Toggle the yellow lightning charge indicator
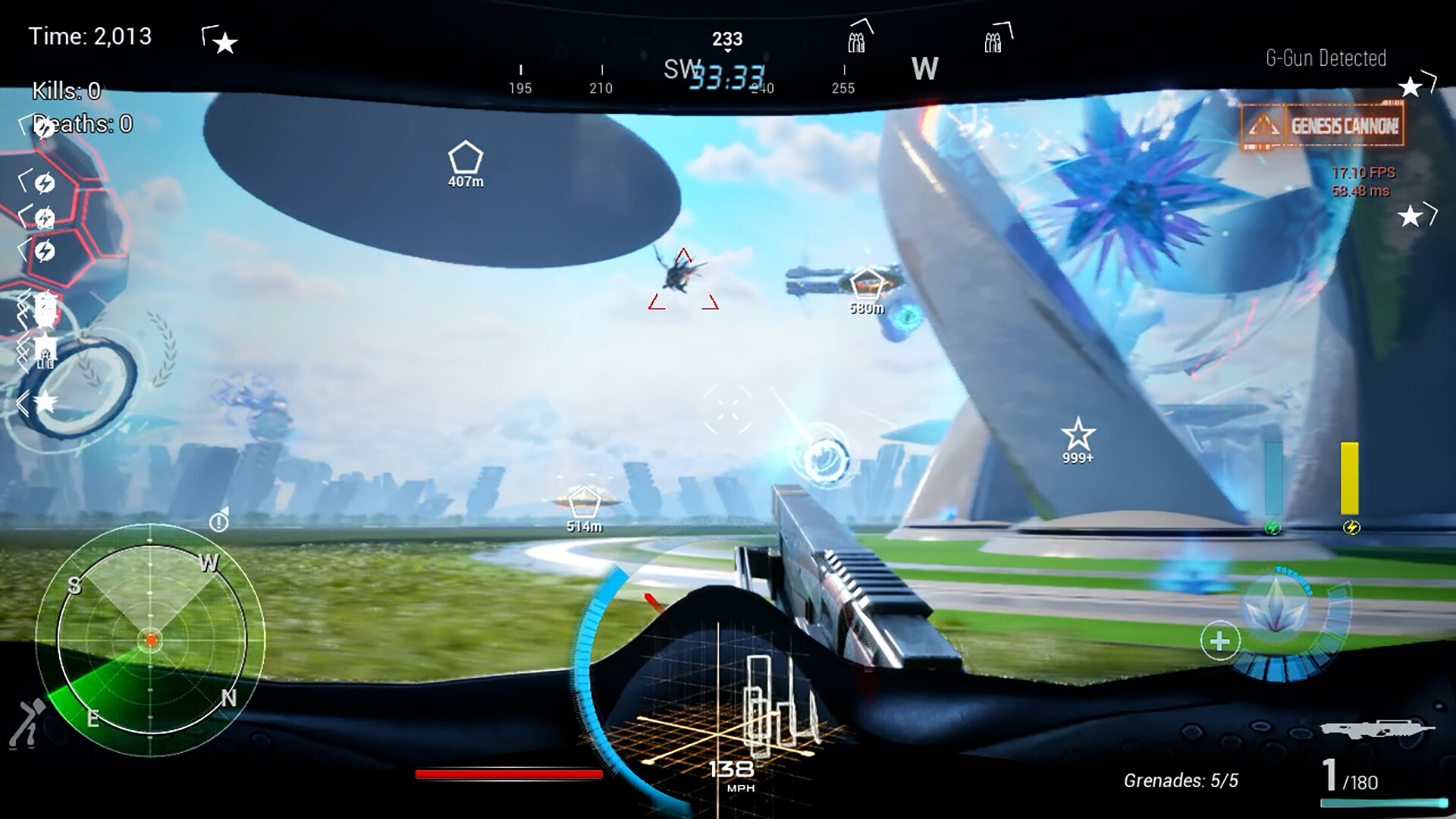Viewport: 1456px width, 819px height. click(1351, 526)
